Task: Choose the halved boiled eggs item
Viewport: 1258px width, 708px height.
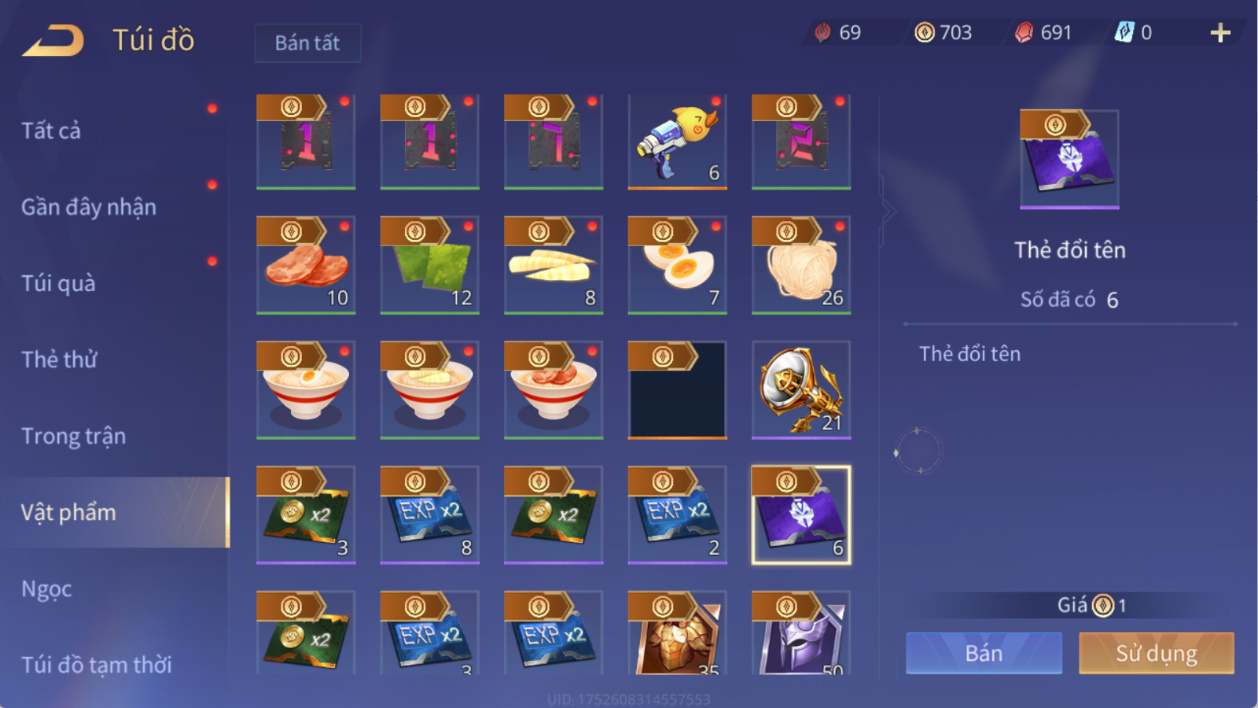Action: (x=677, y=266)
